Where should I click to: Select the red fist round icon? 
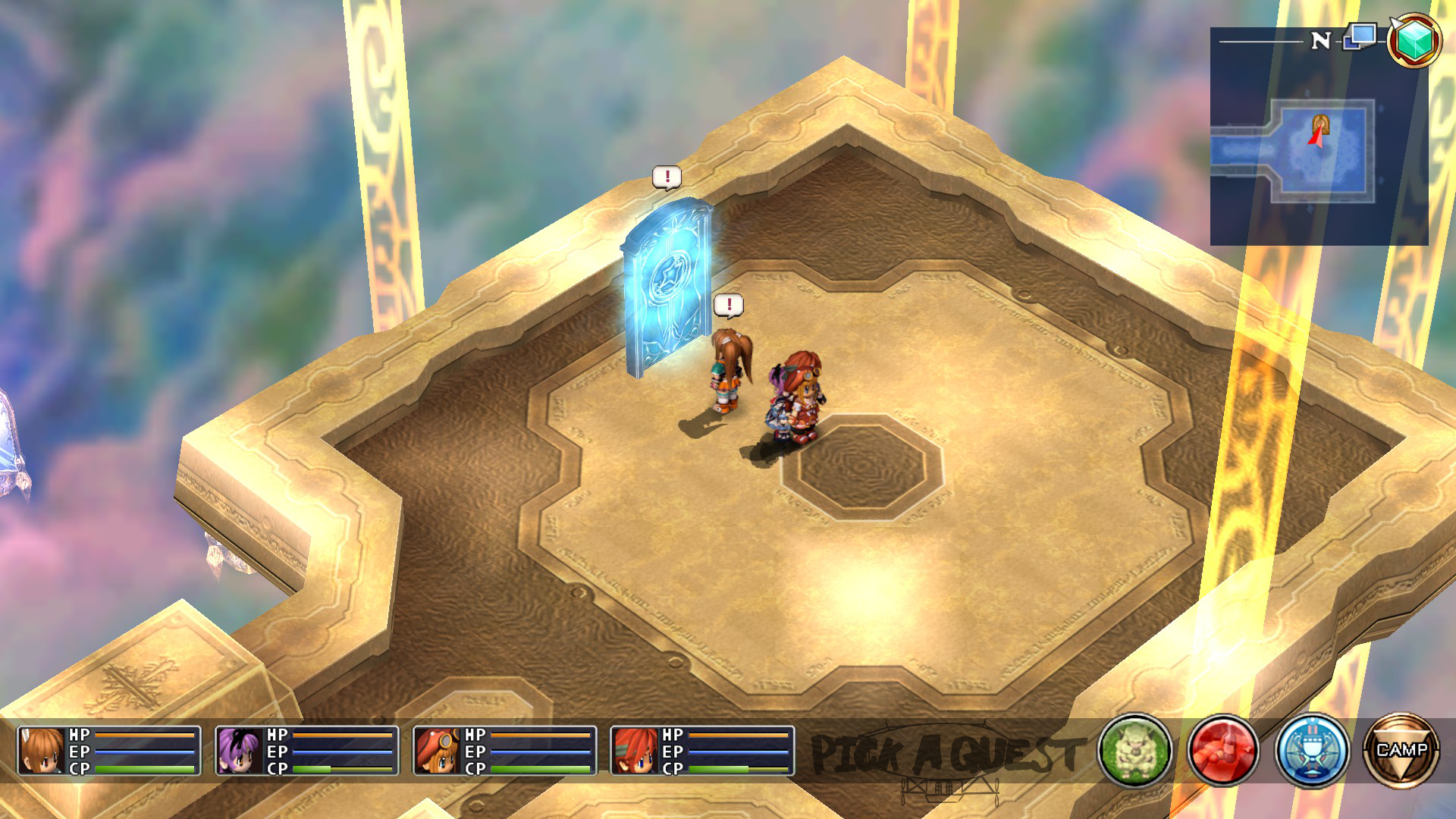tap(1222, 751)
